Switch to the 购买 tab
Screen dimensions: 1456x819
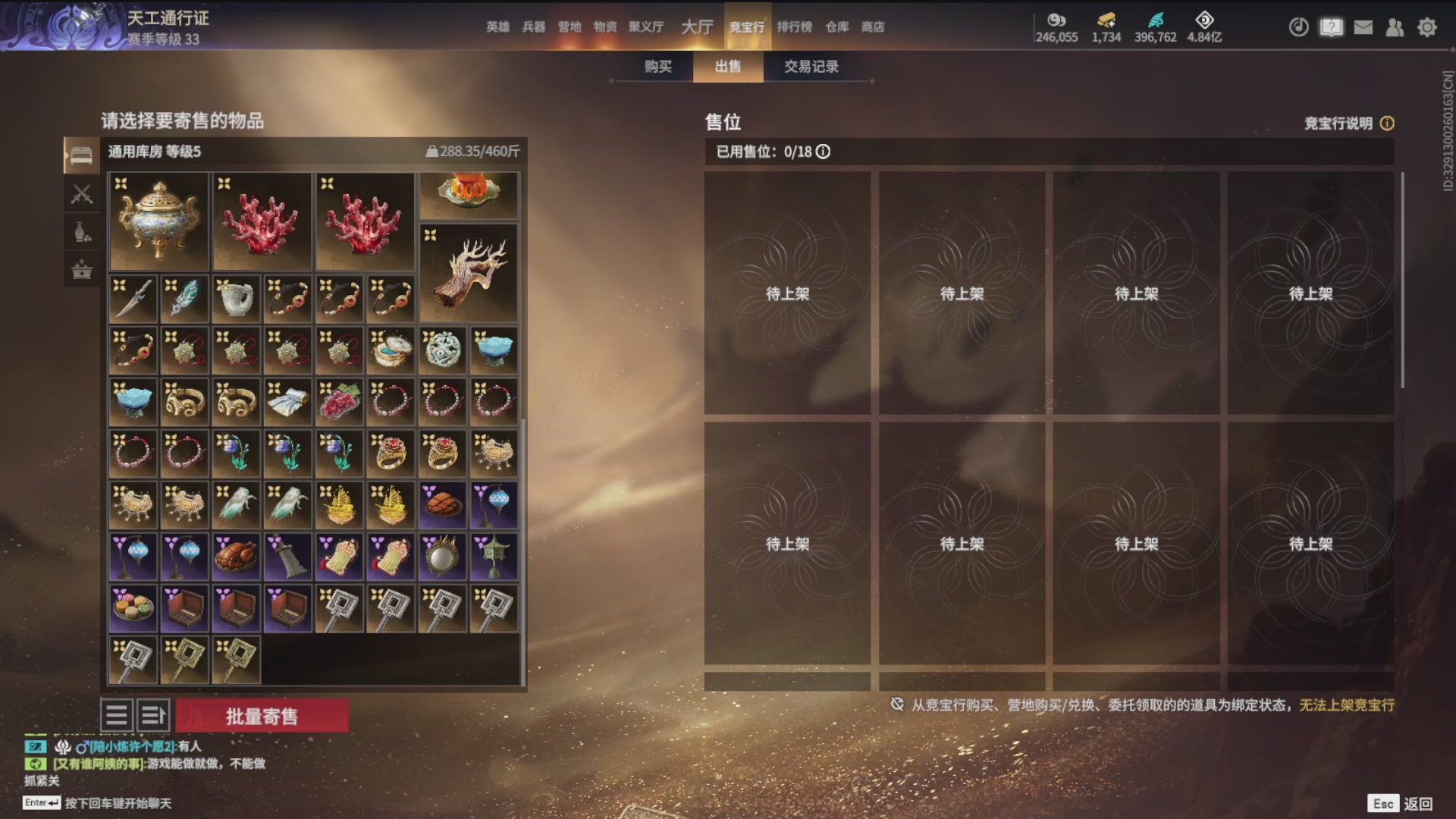point(657,67)
